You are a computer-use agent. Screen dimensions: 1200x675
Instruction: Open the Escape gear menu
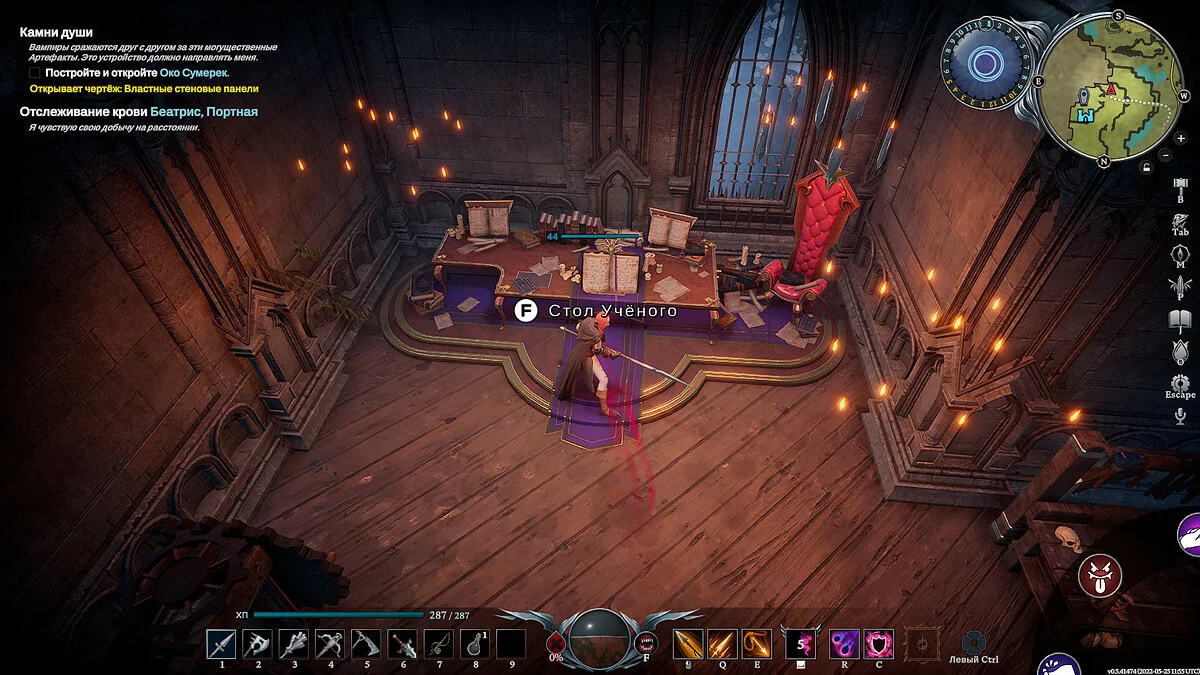click(1180, 383)
